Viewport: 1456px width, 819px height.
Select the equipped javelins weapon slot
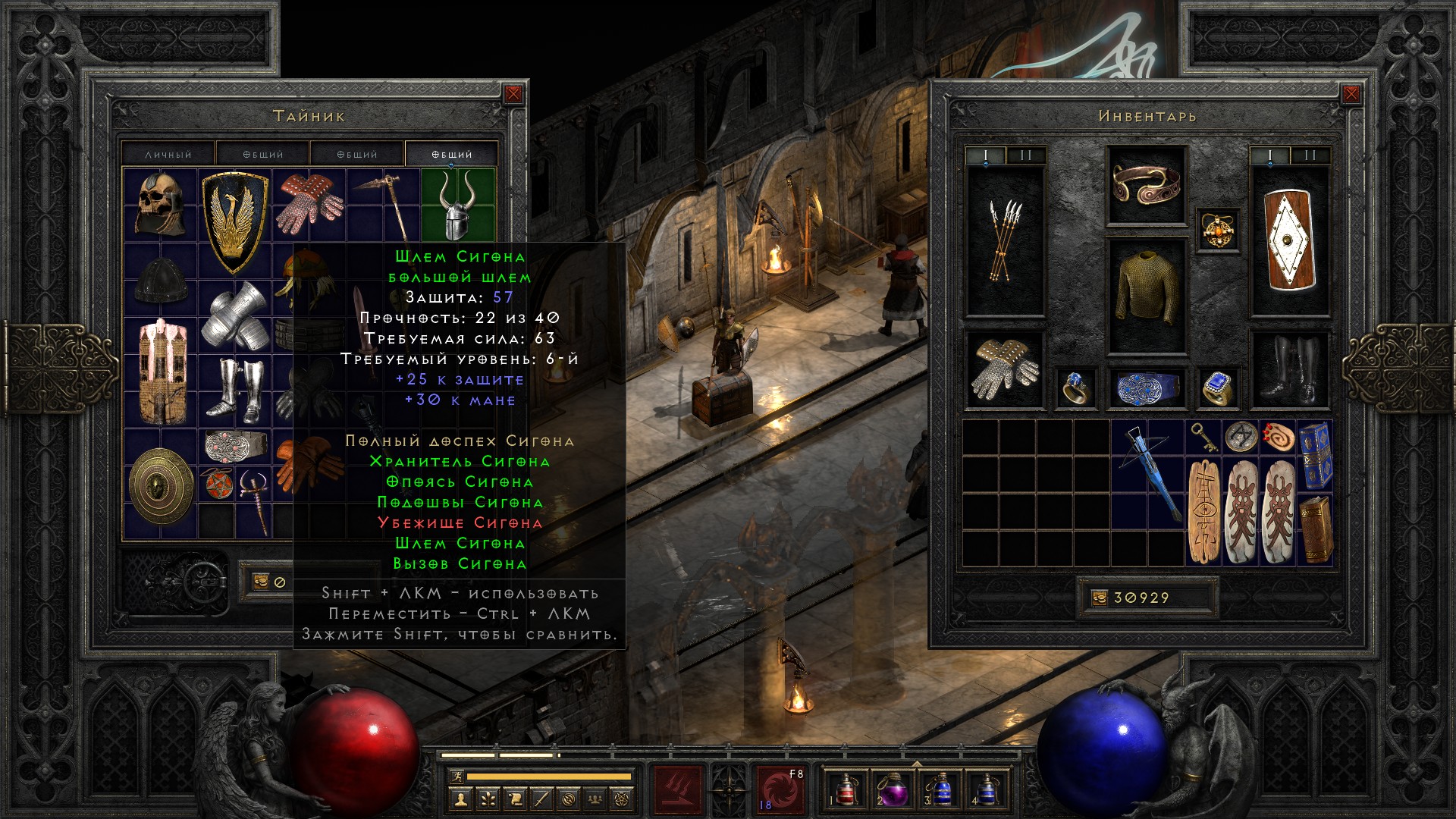(1005, 241)
